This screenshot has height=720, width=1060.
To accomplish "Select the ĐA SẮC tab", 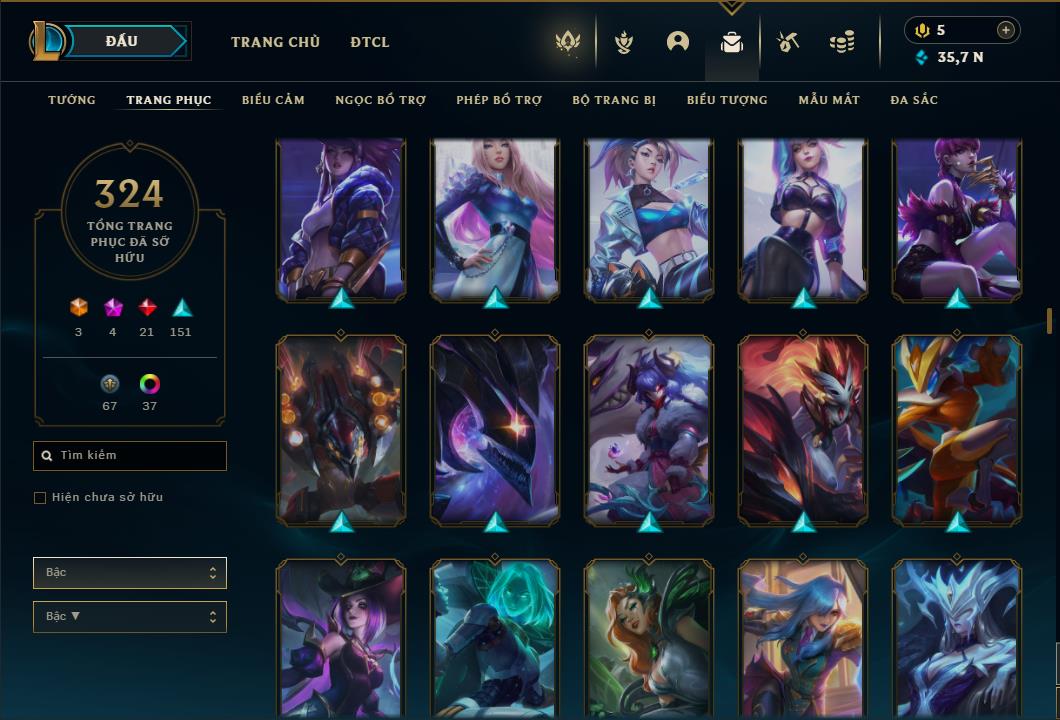I will coord(914,100).
